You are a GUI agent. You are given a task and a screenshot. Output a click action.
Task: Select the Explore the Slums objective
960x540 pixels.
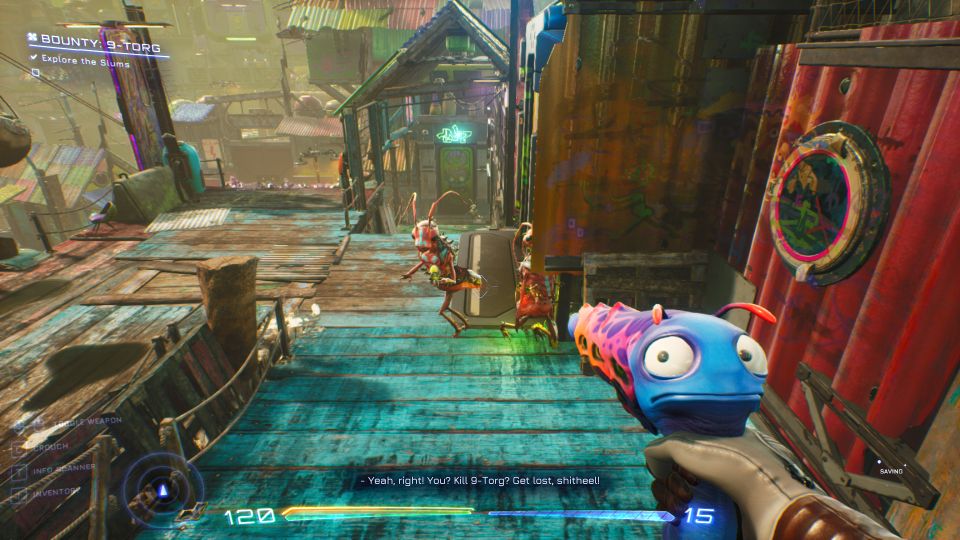tap(85, 62)
